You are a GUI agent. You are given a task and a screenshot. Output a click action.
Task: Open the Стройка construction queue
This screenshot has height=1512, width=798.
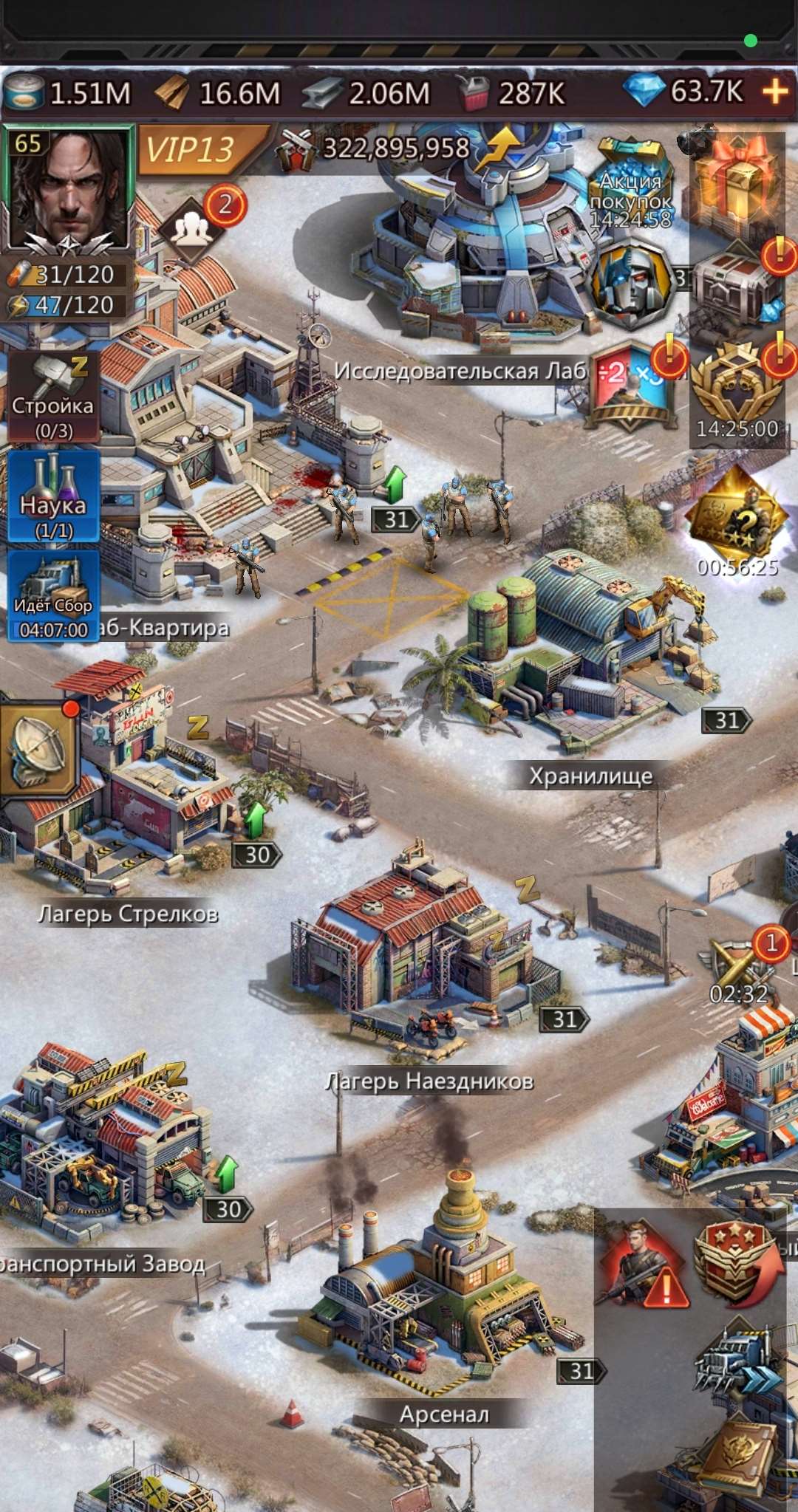[x=53, y=398]
